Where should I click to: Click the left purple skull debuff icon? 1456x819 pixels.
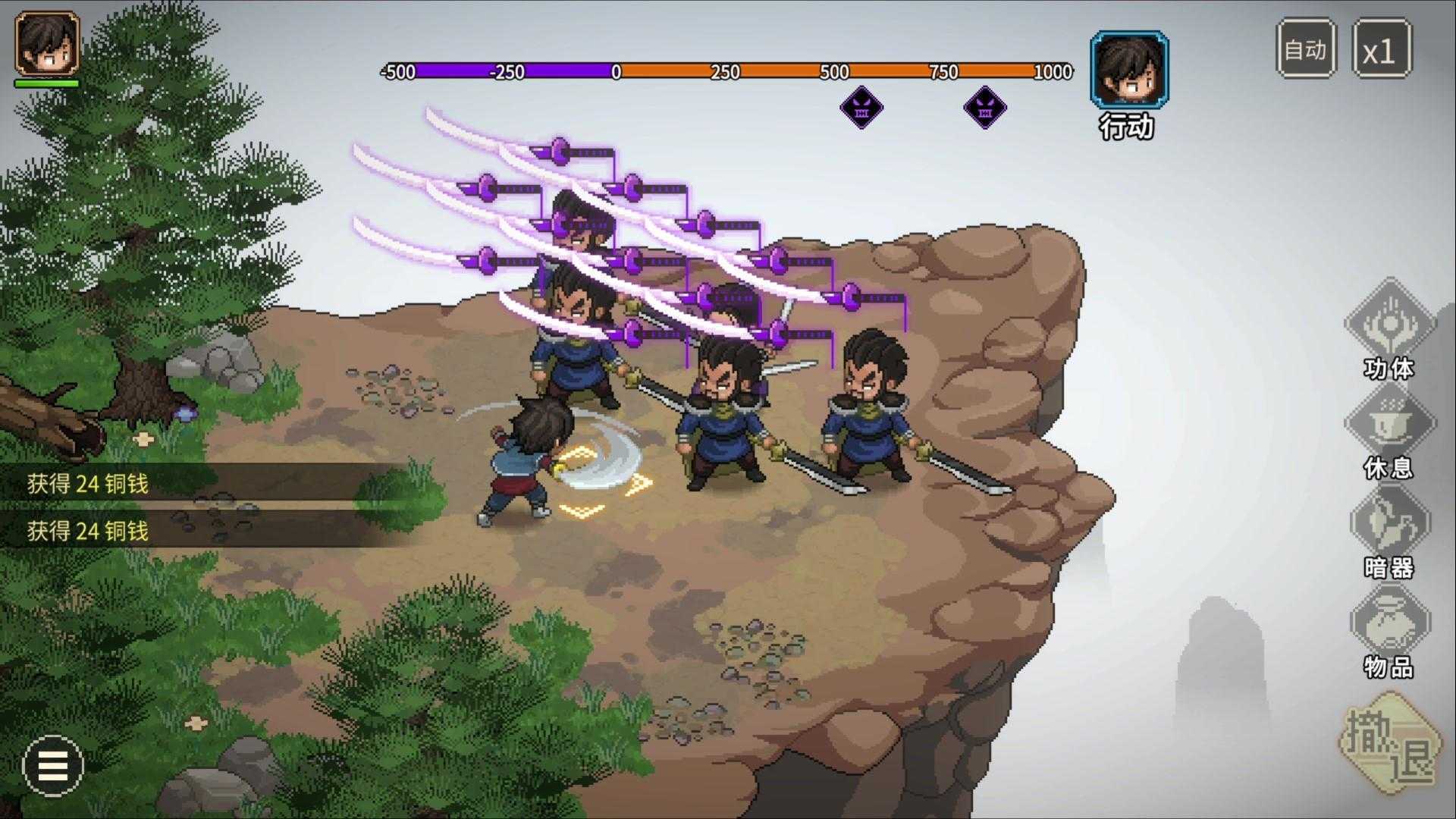861,108
